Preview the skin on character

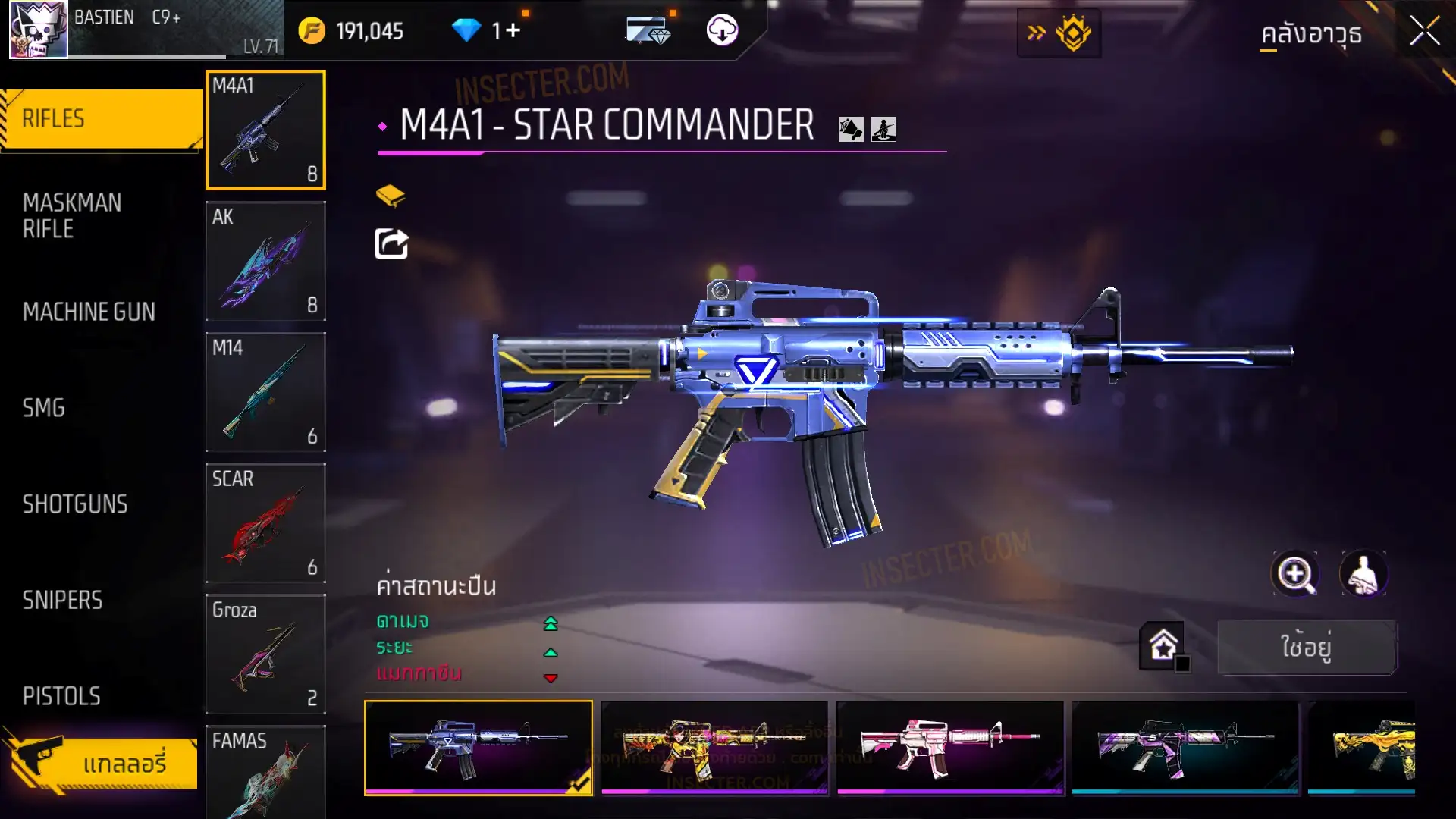(1363, 574)
